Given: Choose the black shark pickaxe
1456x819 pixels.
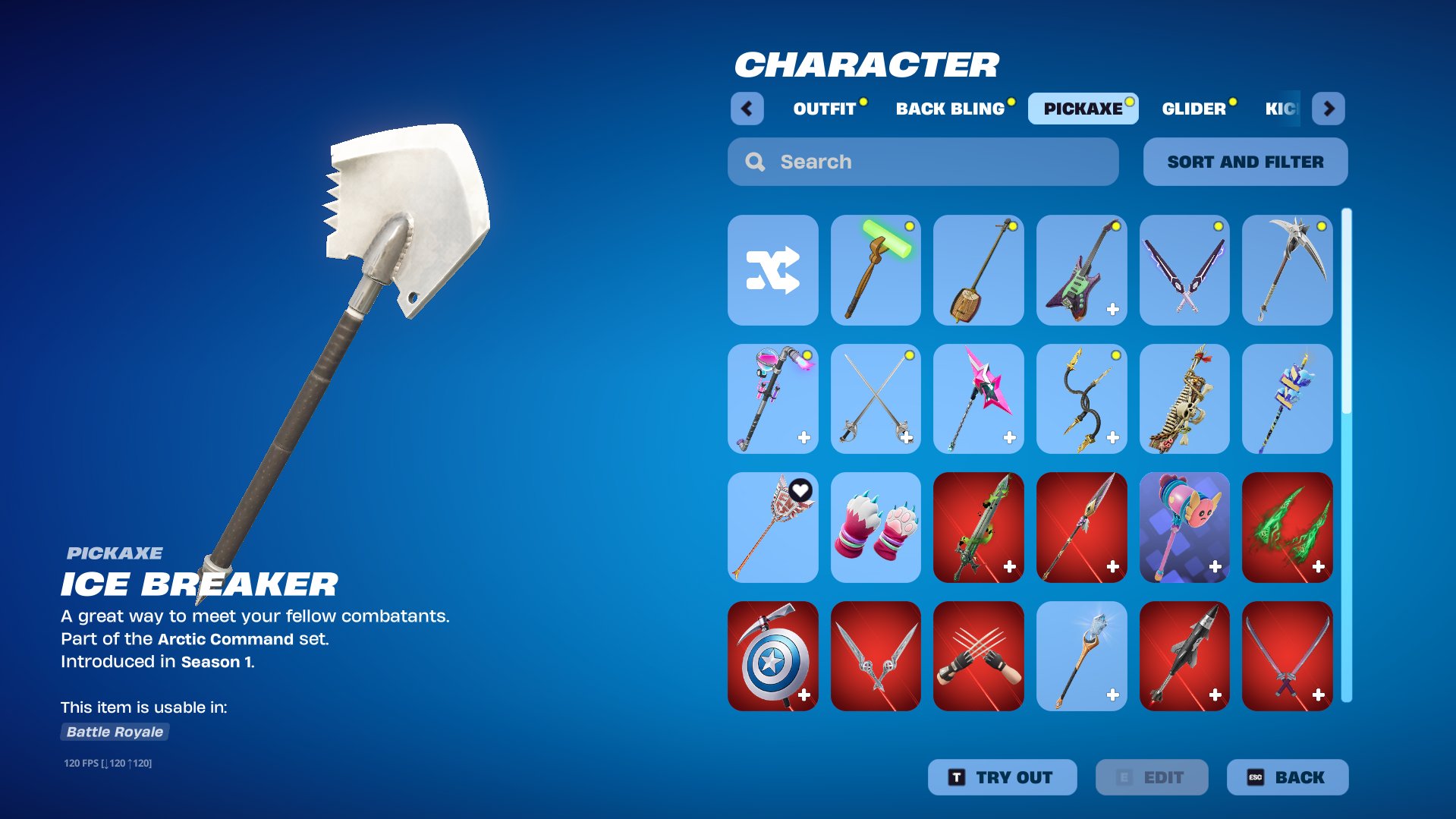Looking at the screenshot, I should pos(1184,657).
